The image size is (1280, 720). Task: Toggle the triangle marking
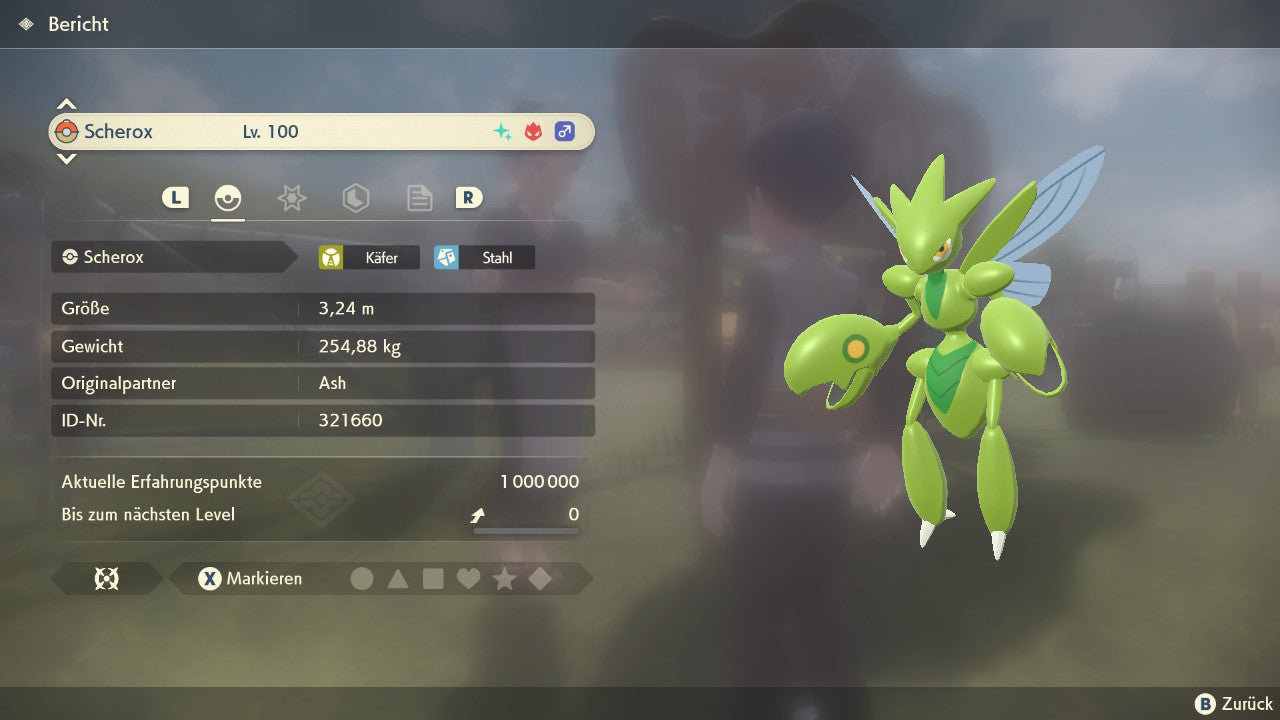[398, 578]
